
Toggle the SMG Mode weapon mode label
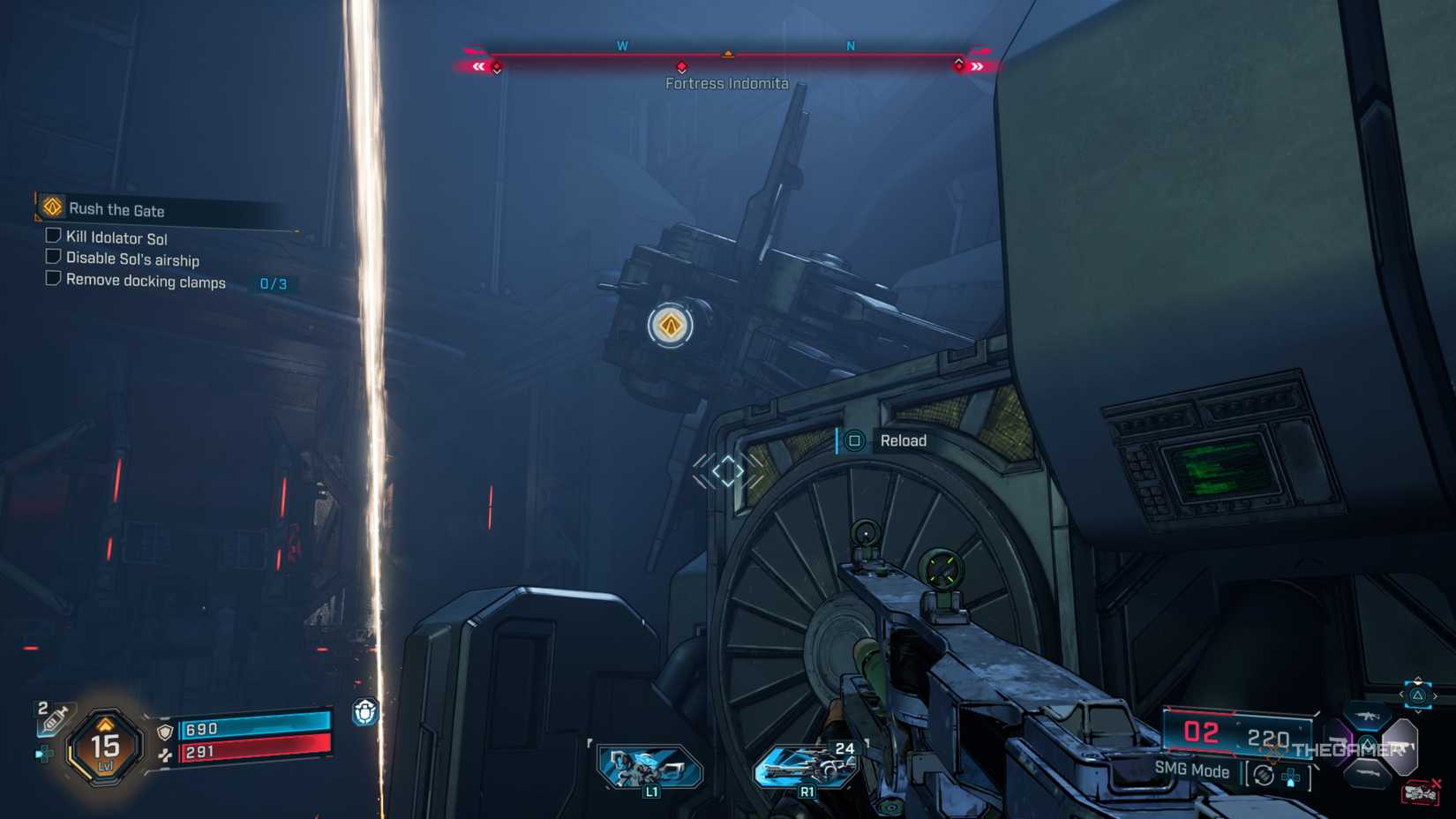coord(1191,770)
